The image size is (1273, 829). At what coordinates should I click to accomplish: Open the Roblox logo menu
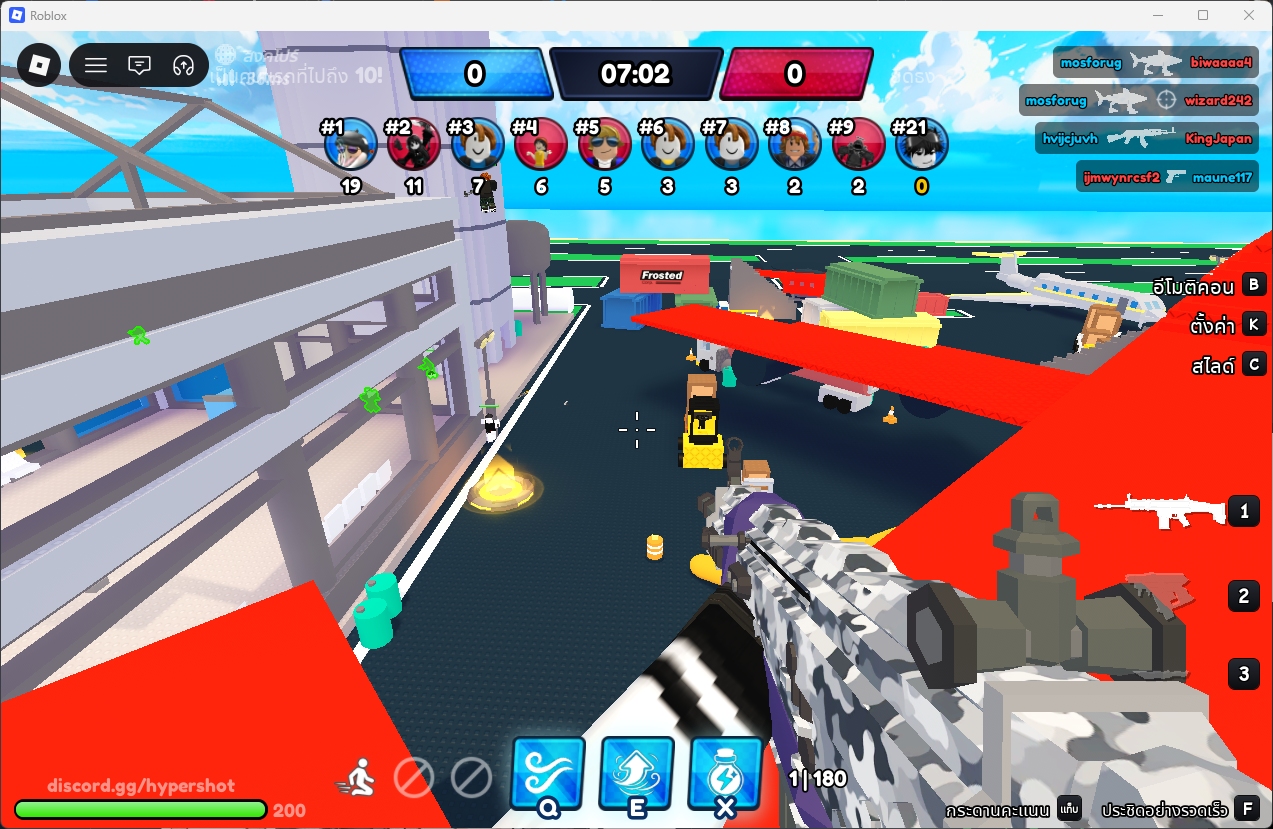38,66
